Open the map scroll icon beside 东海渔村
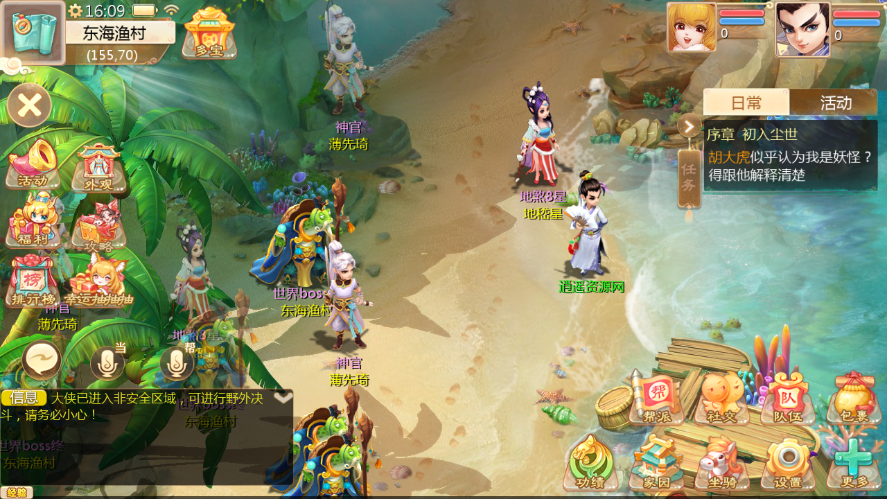 [x=33, y=32]
